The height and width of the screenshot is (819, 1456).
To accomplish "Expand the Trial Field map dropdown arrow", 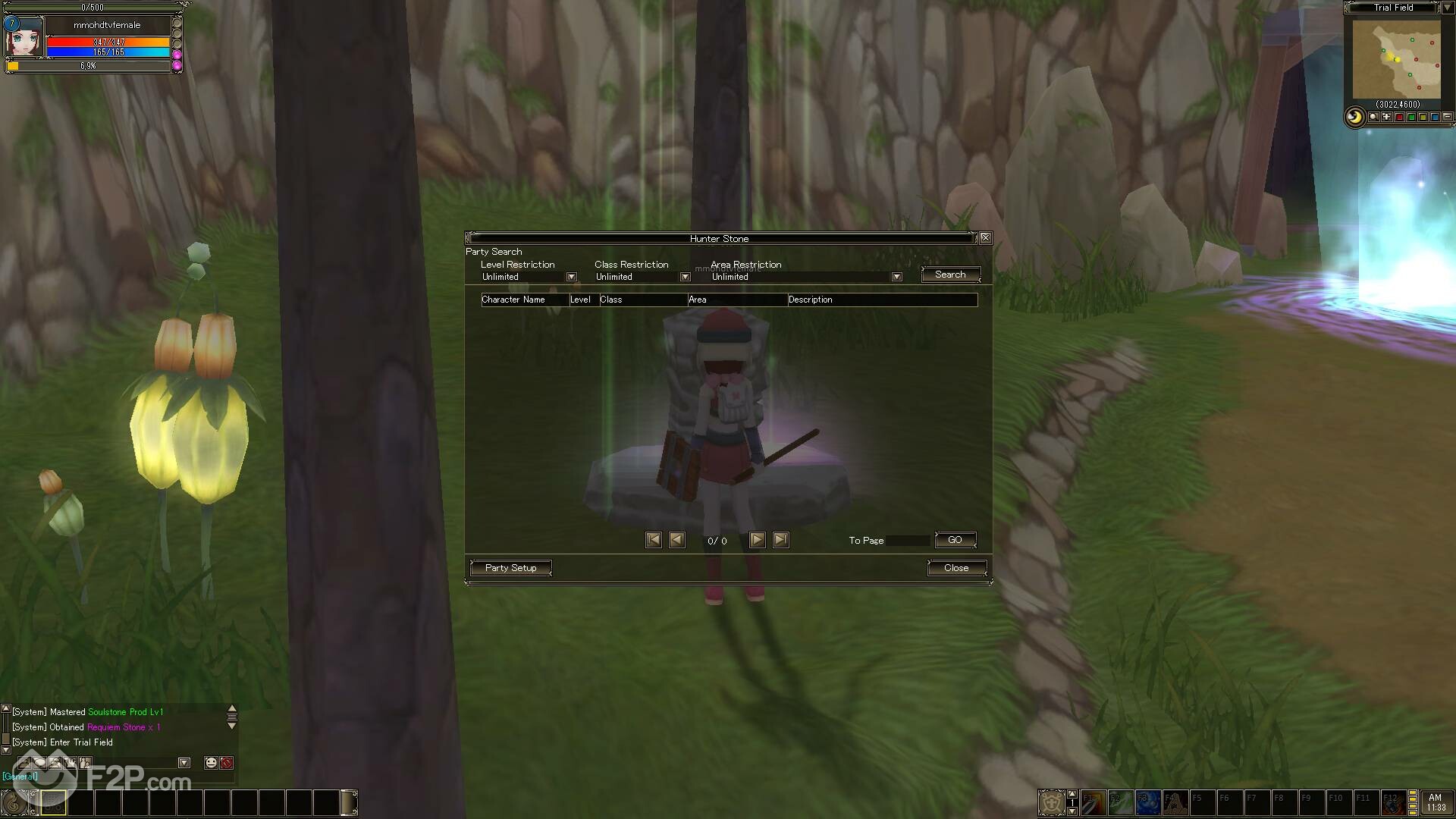I will (x=1448, y=8).
